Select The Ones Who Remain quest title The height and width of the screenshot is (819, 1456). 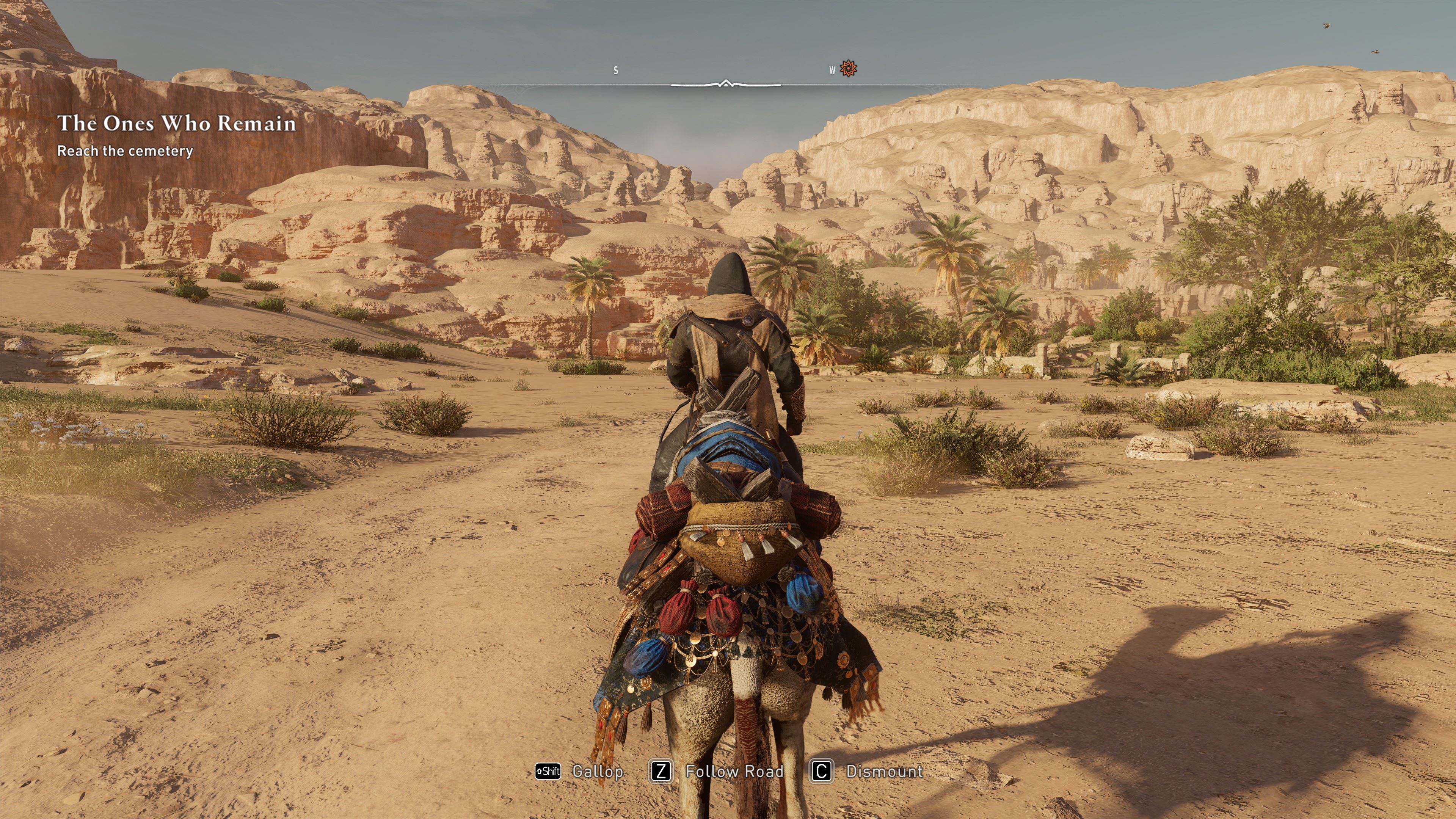(x=176, y=123)
